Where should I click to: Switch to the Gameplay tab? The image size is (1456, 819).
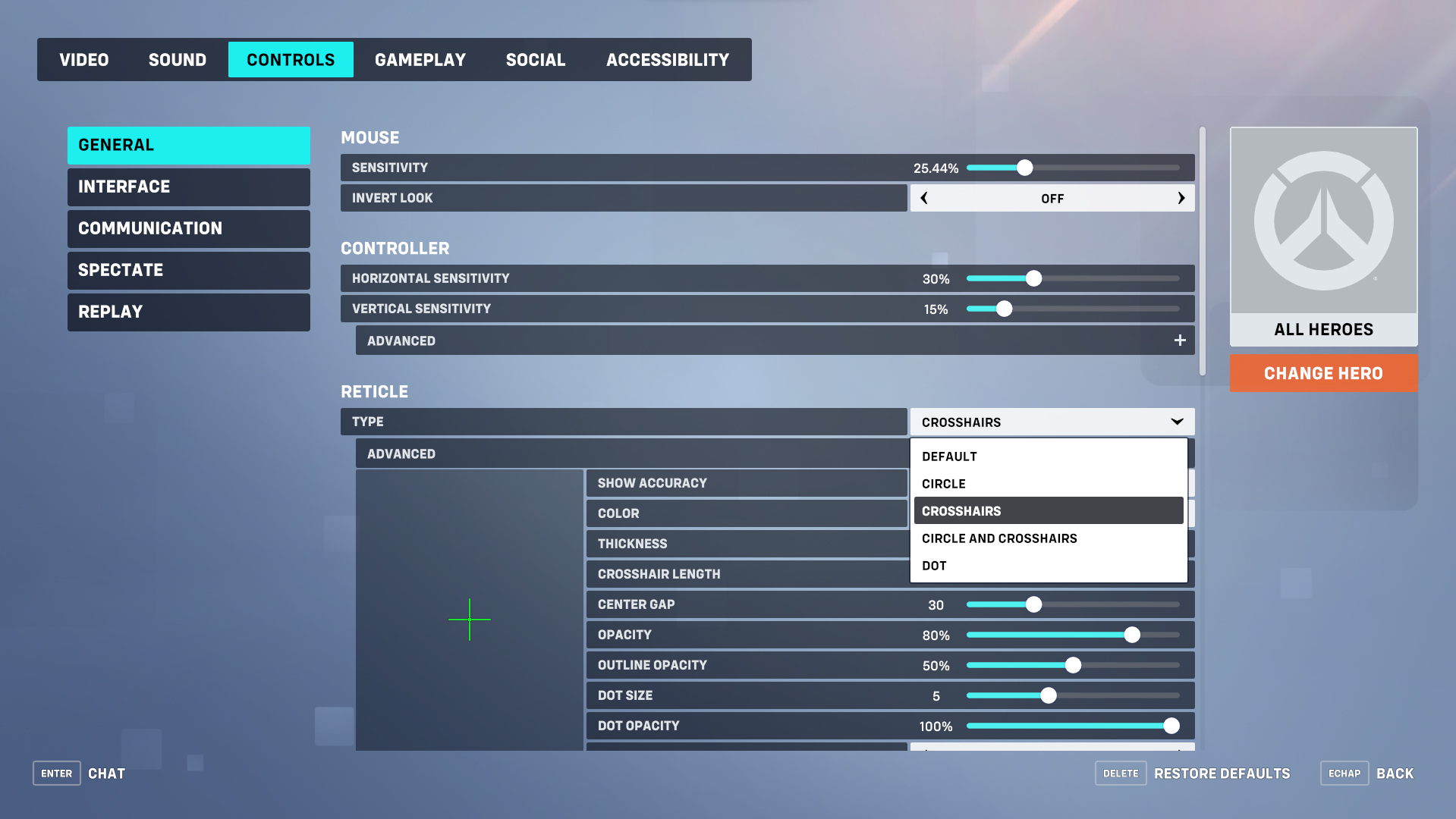tap(420, 59)
